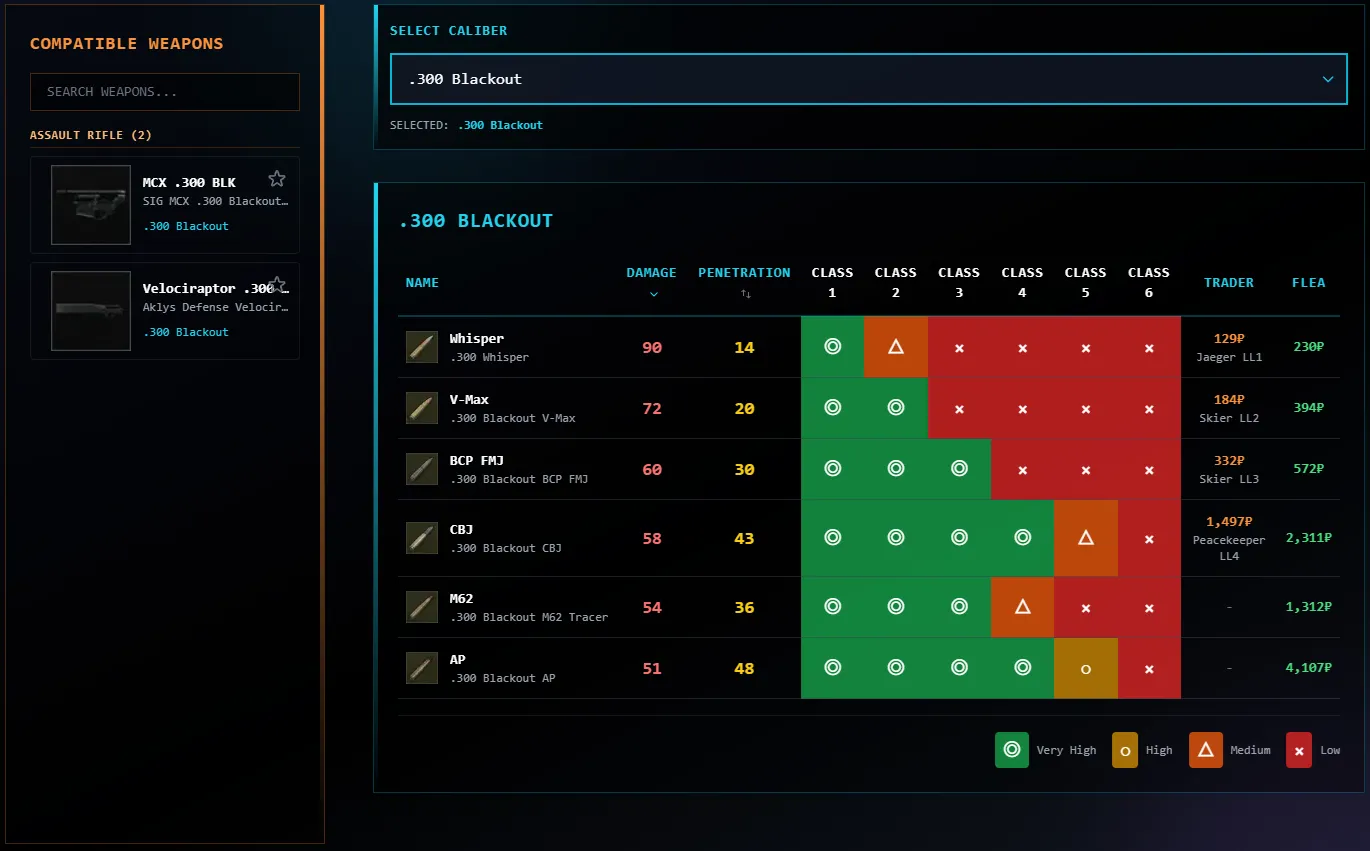
Task: Click the Flea column header
Action: coord(1308,283)
